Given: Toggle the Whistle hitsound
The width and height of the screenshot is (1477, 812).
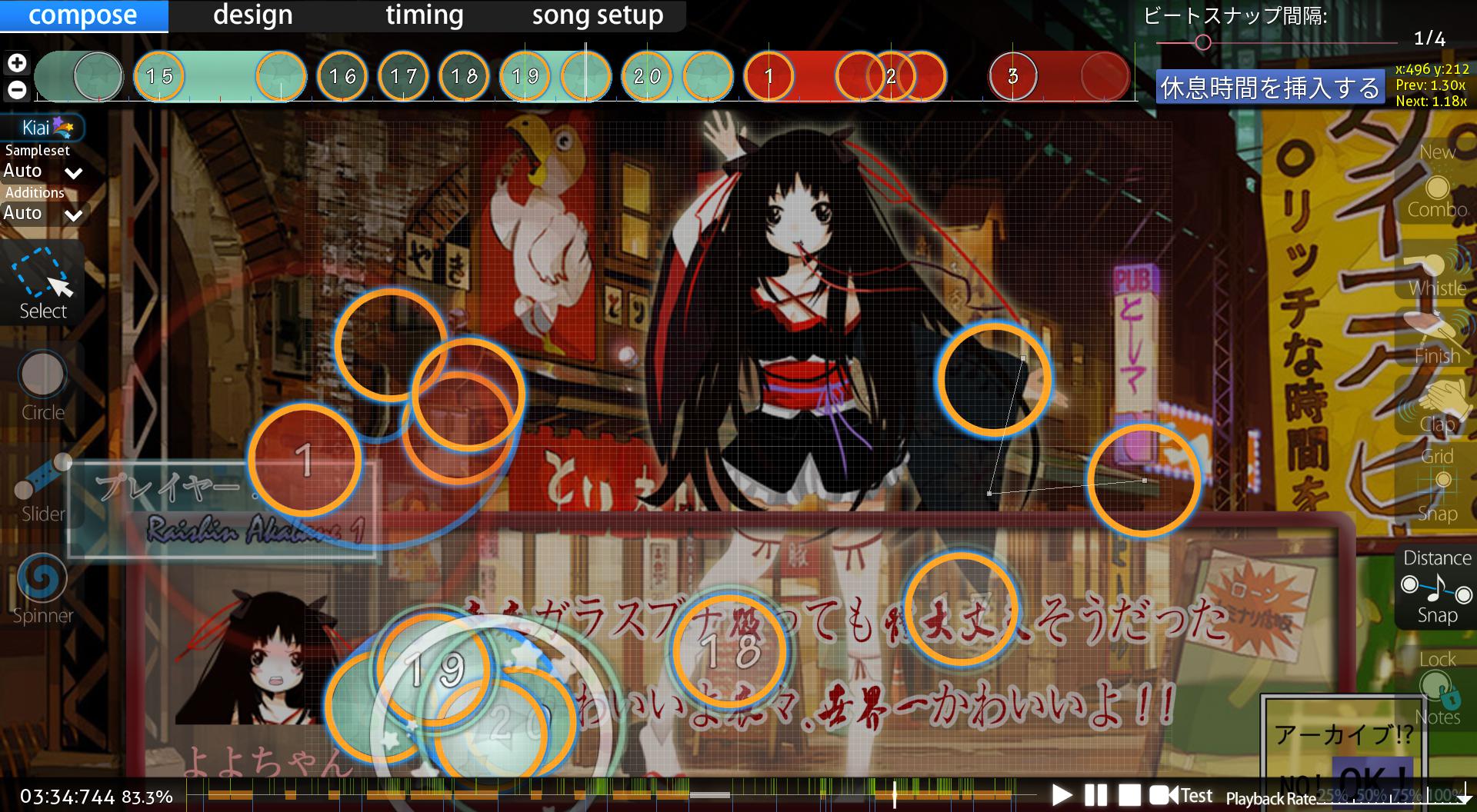Looking at the screenshot, I should (x=1436, y=271).
